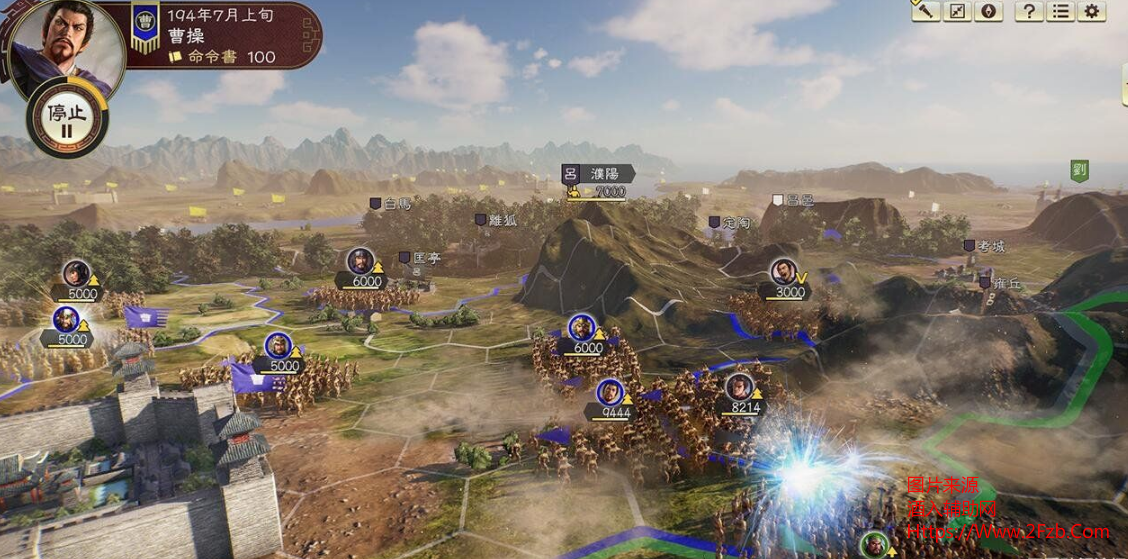
Task: Open the question mark help button
Action: tap(1029, 11)
